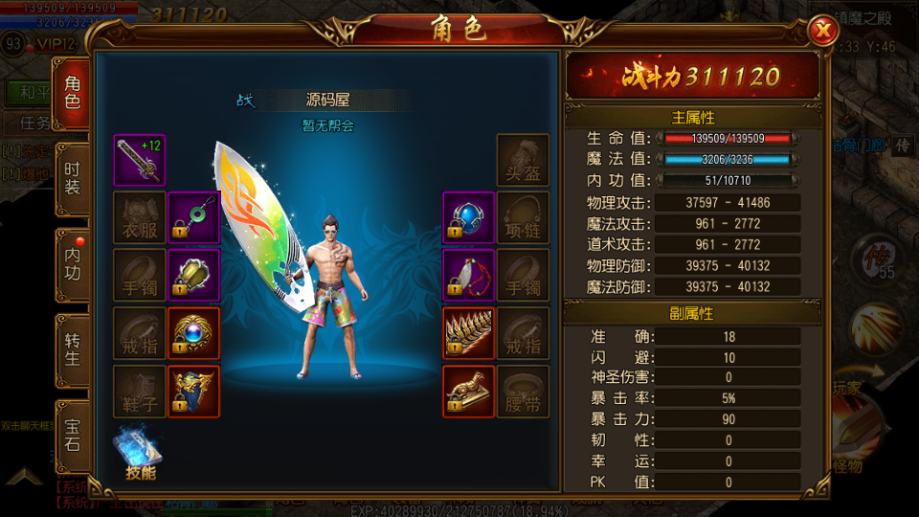
Task: Select the empty 项链 necklace slot
Action: click(x=522, y=218)
